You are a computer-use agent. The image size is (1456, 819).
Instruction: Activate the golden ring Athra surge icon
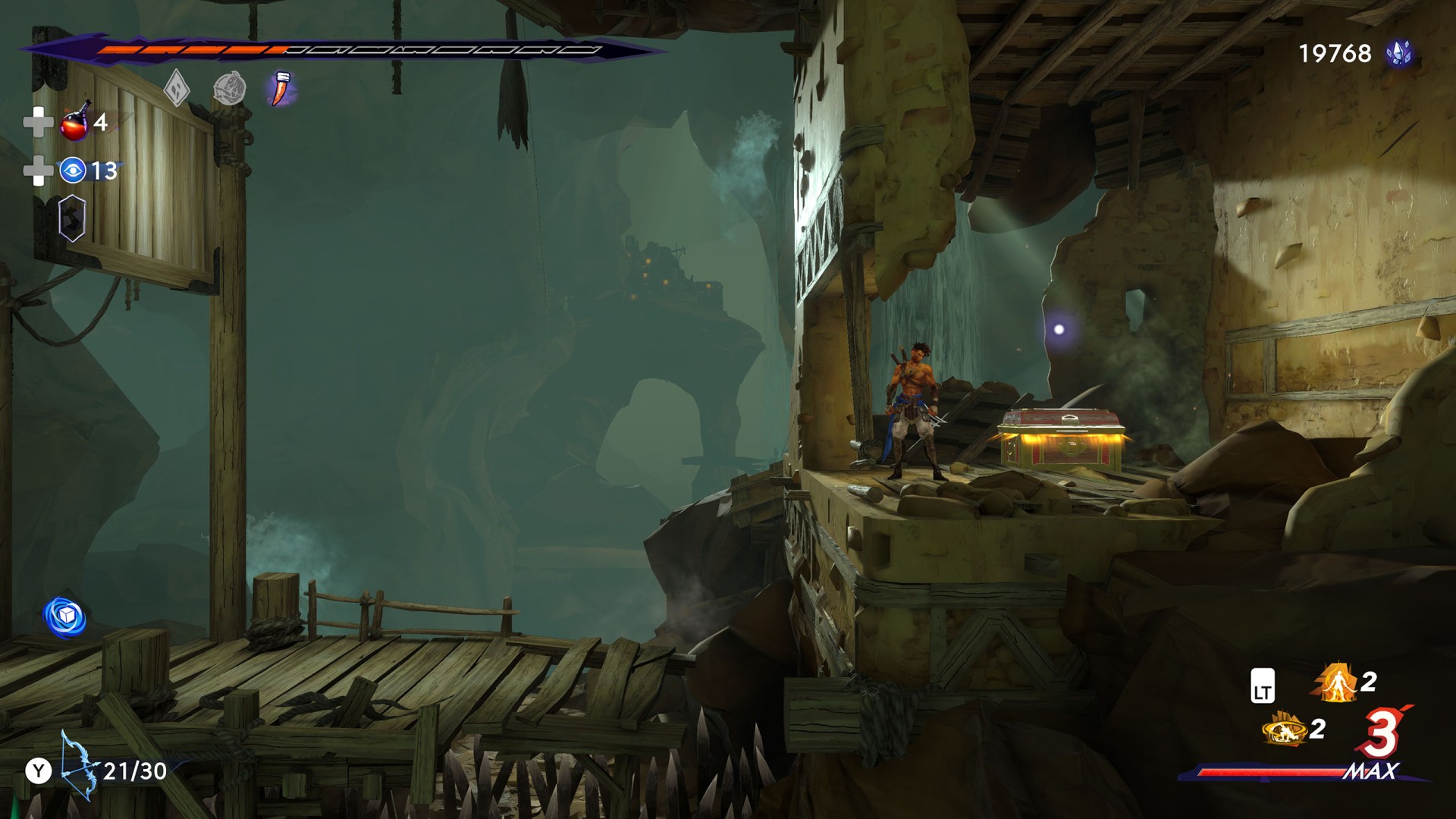(1284, 730)
